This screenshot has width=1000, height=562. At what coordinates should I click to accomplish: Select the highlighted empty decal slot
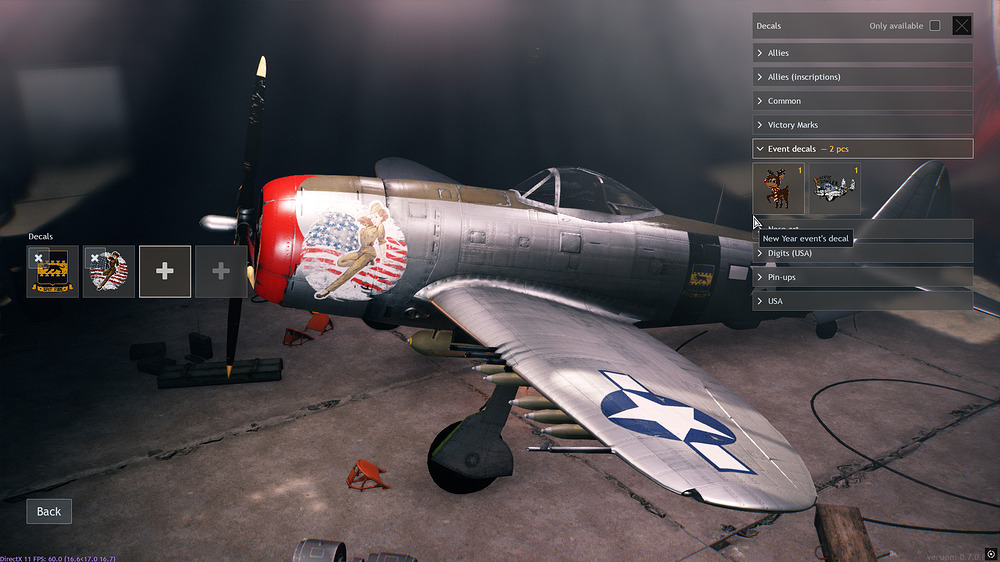[165, 272]
